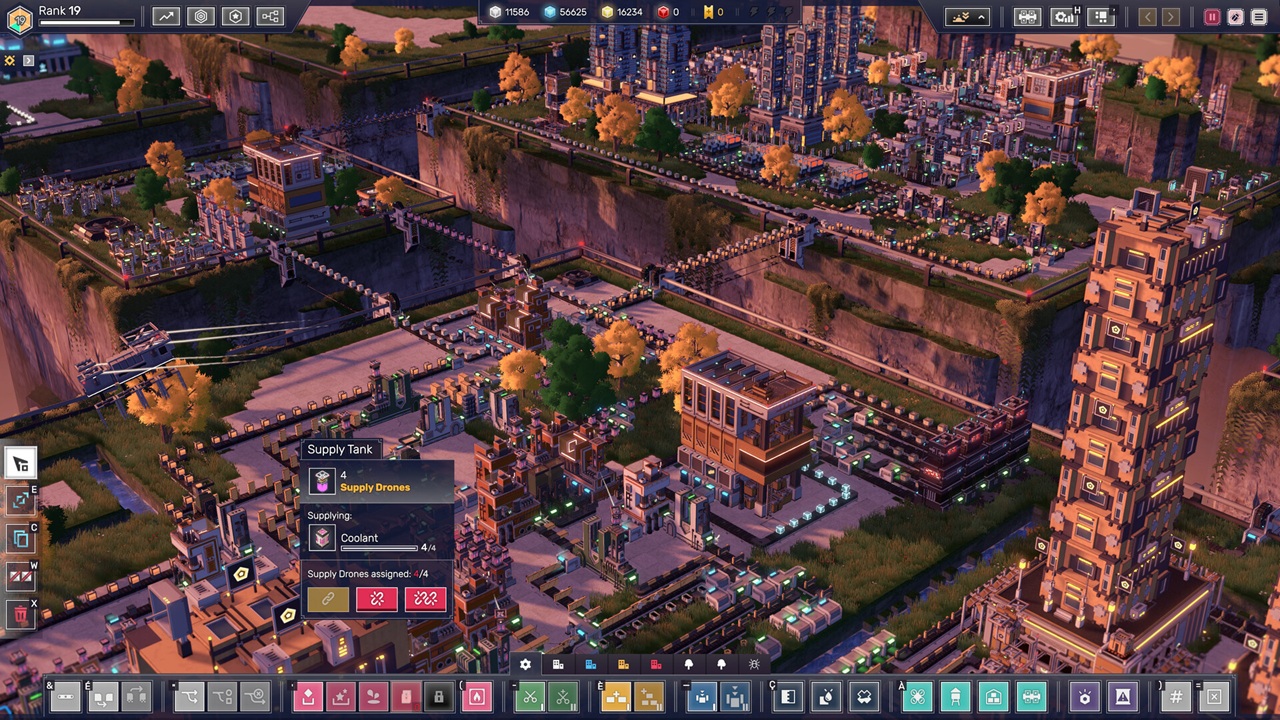Unlink one drone with the single broken-chain button
The height and width of the screenshot is (720, 1280).
click(x=377, y=598)
